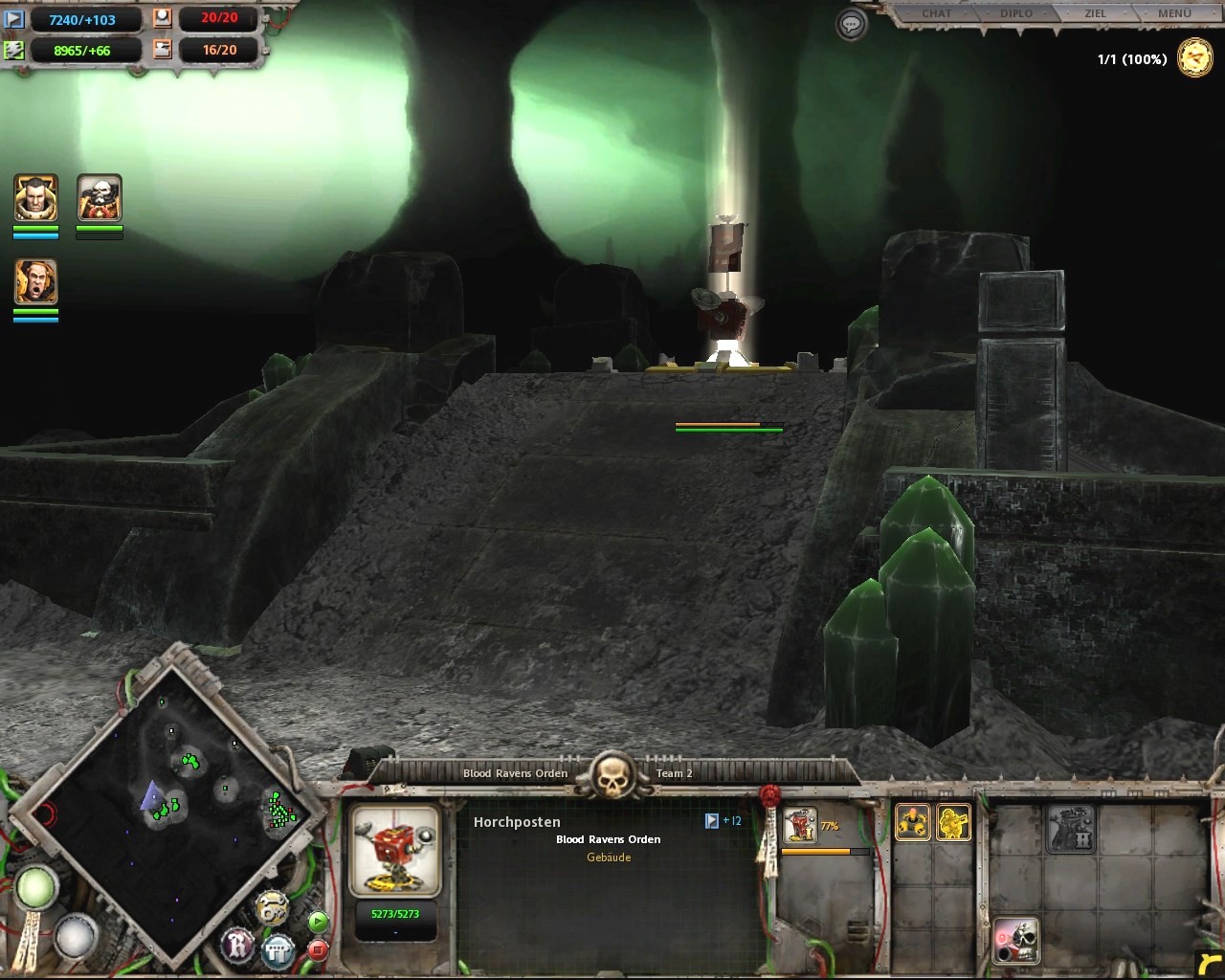The width and height of the screenshot is (1225, 980).
Task: Click the green play arrow button
Action: tap(318, 922)
